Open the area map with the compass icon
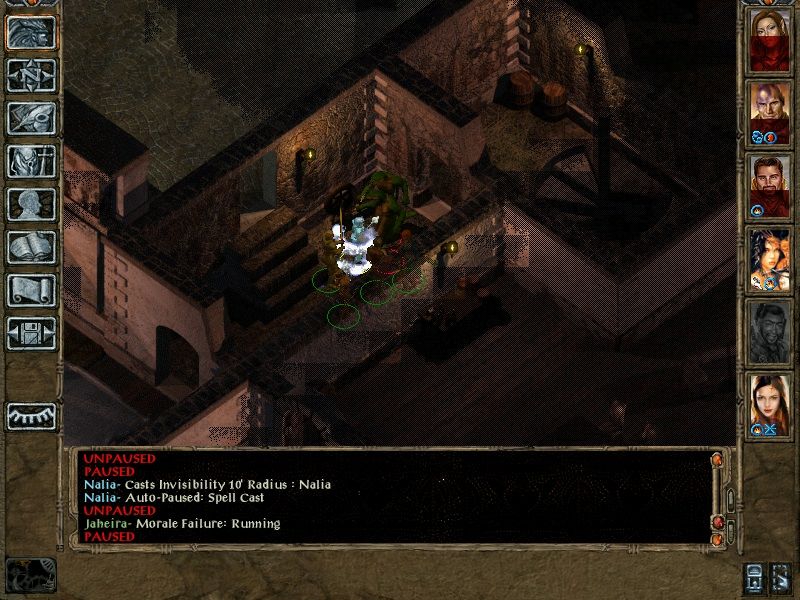 (x=31, y=75)
